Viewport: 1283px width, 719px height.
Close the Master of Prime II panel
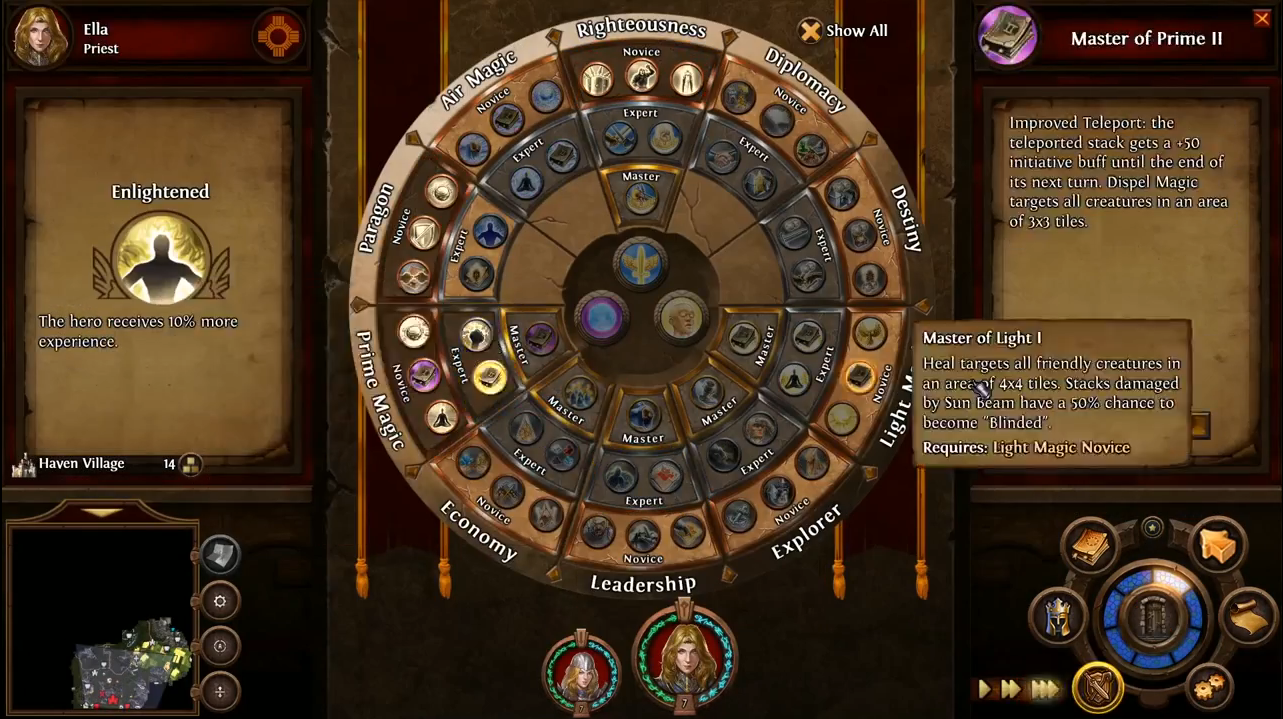click(1262, 18)
